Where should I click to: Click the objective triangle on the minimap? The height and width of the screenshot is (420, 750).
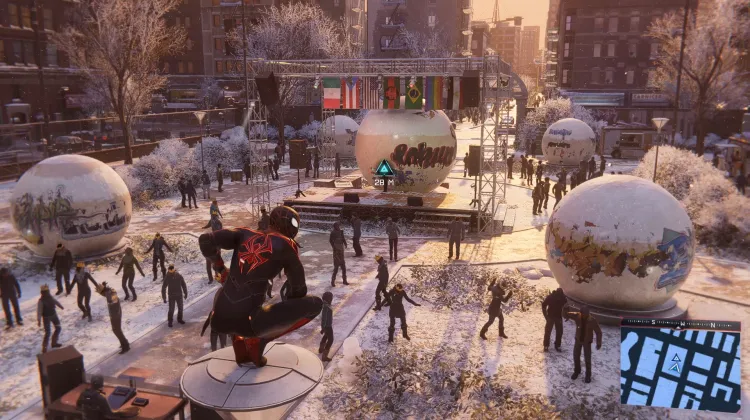pyautogui.click(x=675, y=356)
